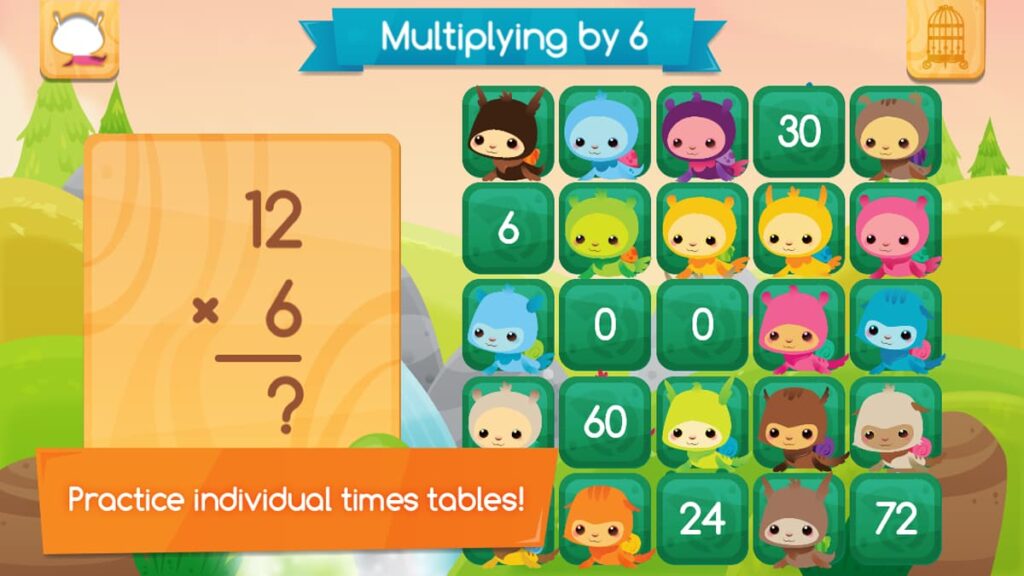Choose the number 30 tile

(x=799, y=132)
